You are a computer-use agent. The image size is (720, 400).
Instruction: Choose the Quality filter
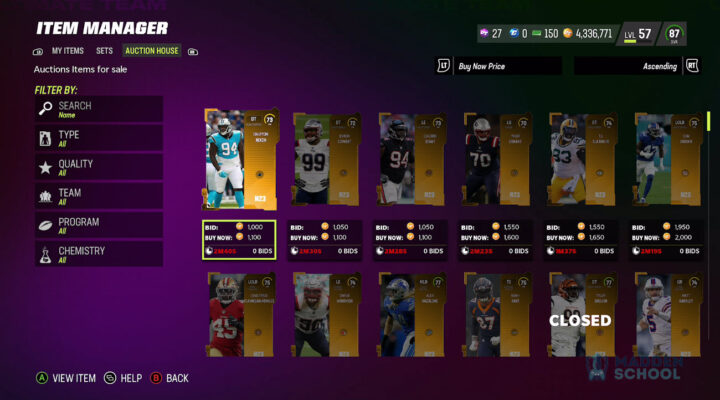(x=98, y=167)
